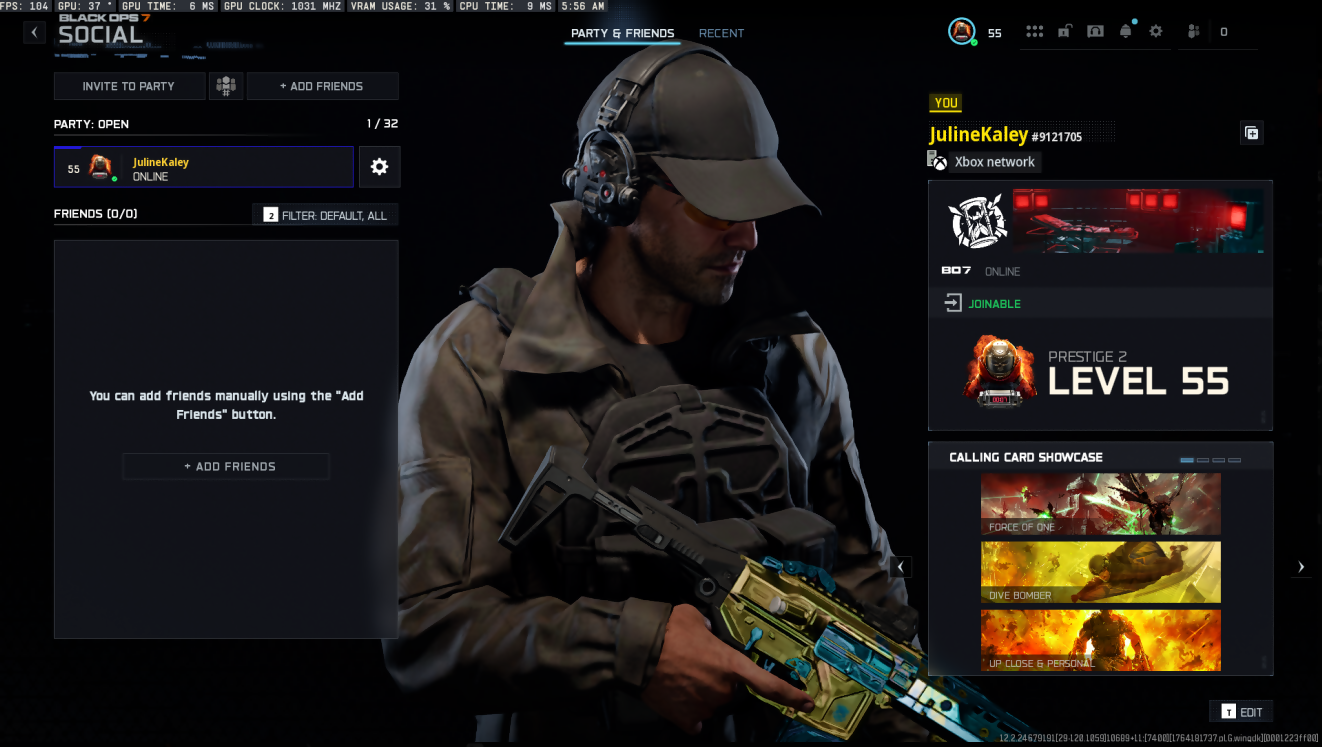Viewport: 1322px width, 747px height.
Task: Copy the player ID with the copy icon
Action: pos(1251,133)
